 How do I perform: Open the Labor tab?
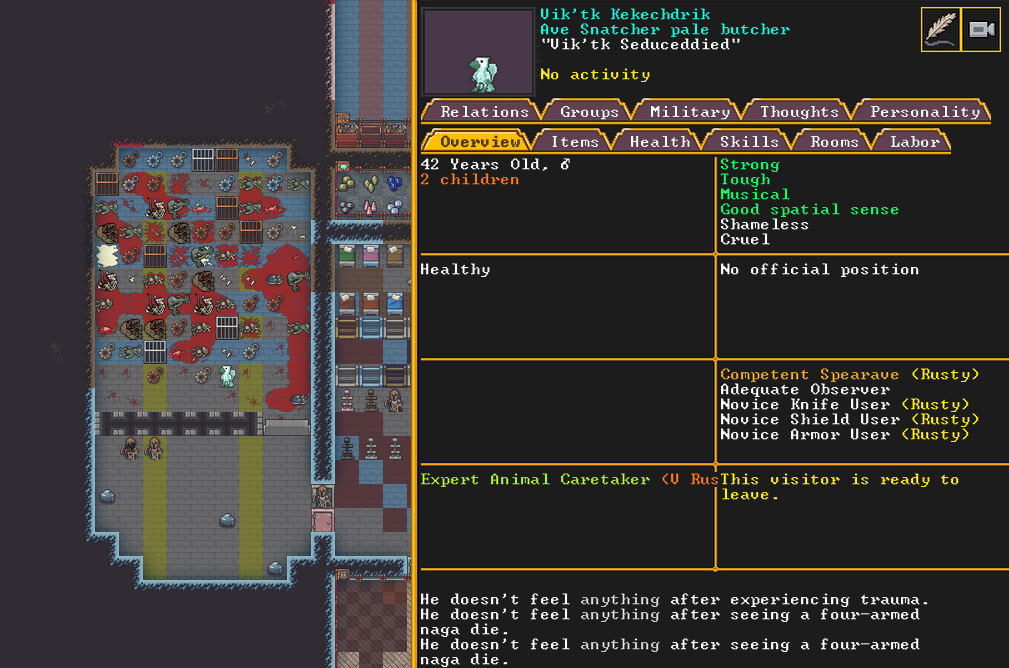point(914,142)
